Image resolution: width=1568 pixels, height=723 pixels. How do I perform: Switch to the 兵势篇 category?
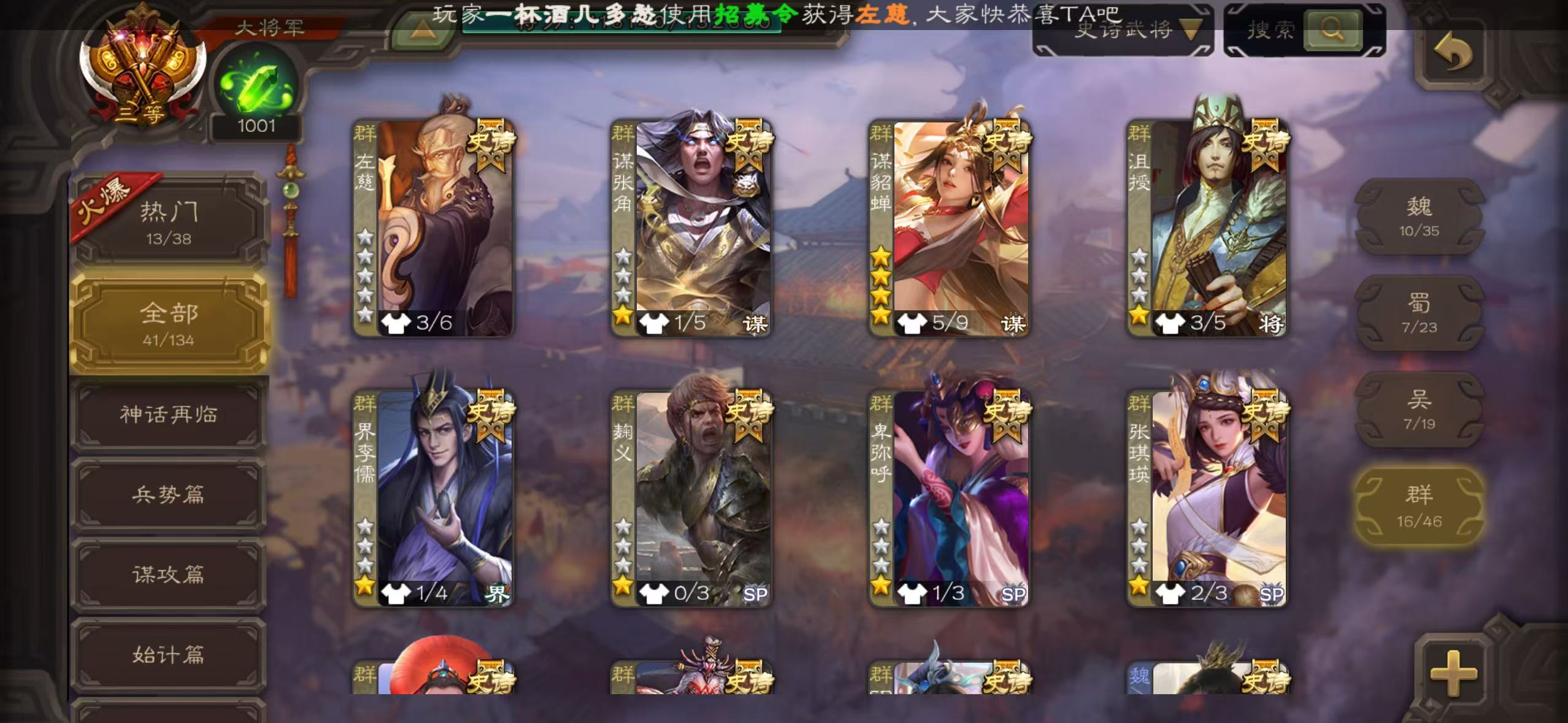click(169, 495)
